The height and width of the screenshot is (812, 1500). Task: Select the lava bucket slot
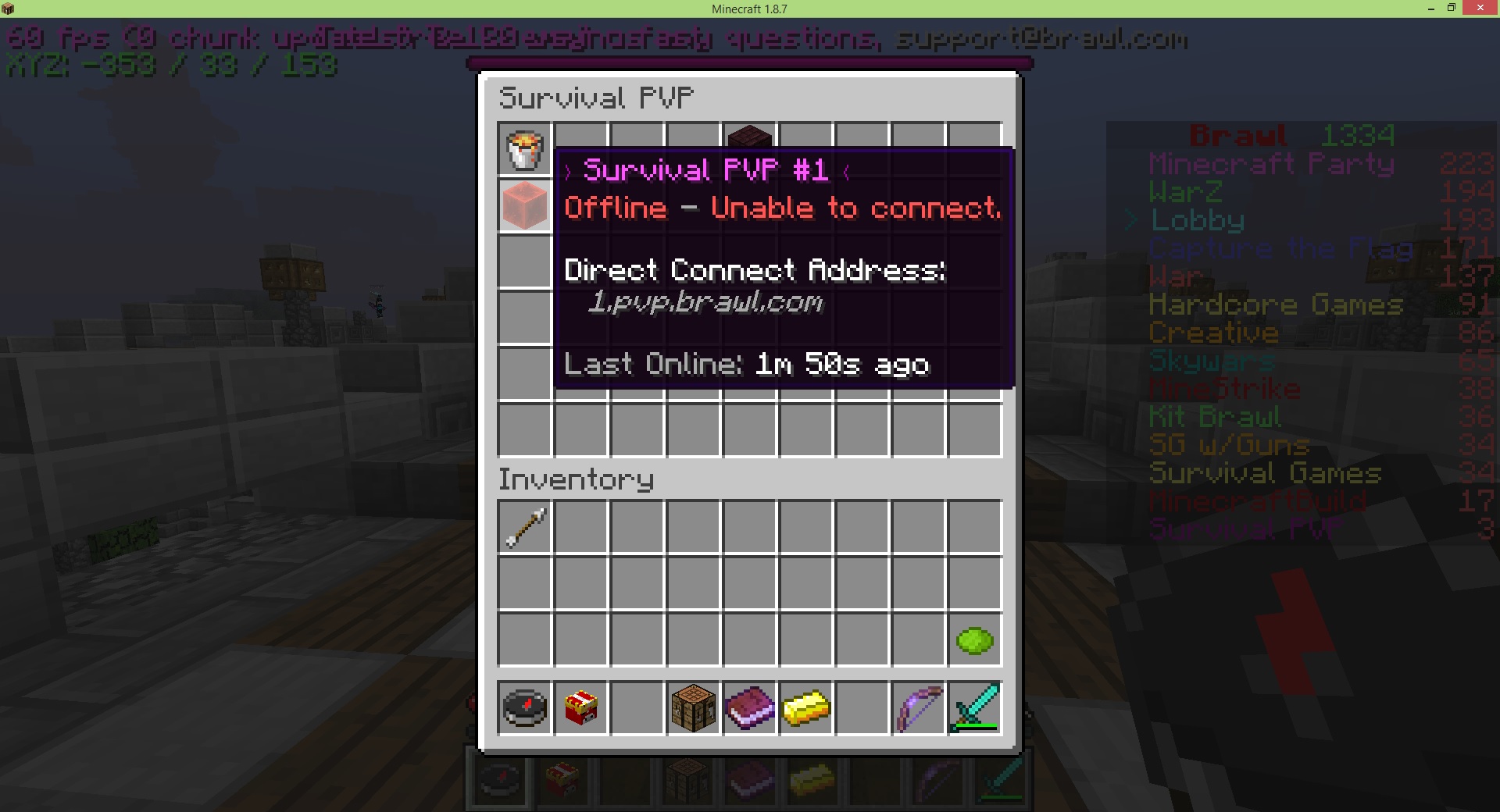[524, 149]
